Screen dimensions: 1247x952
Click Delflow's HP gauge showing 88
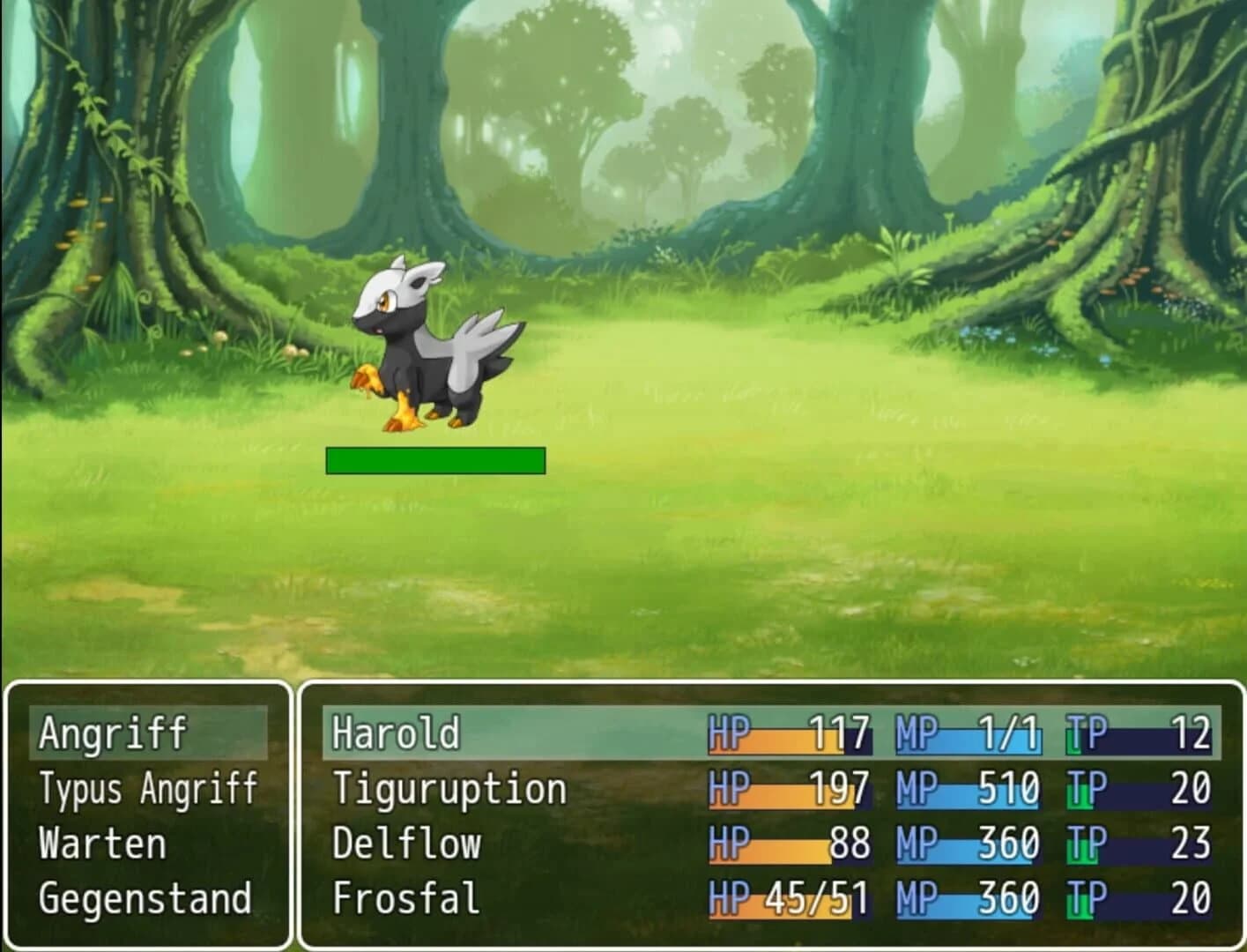(789, 844)
